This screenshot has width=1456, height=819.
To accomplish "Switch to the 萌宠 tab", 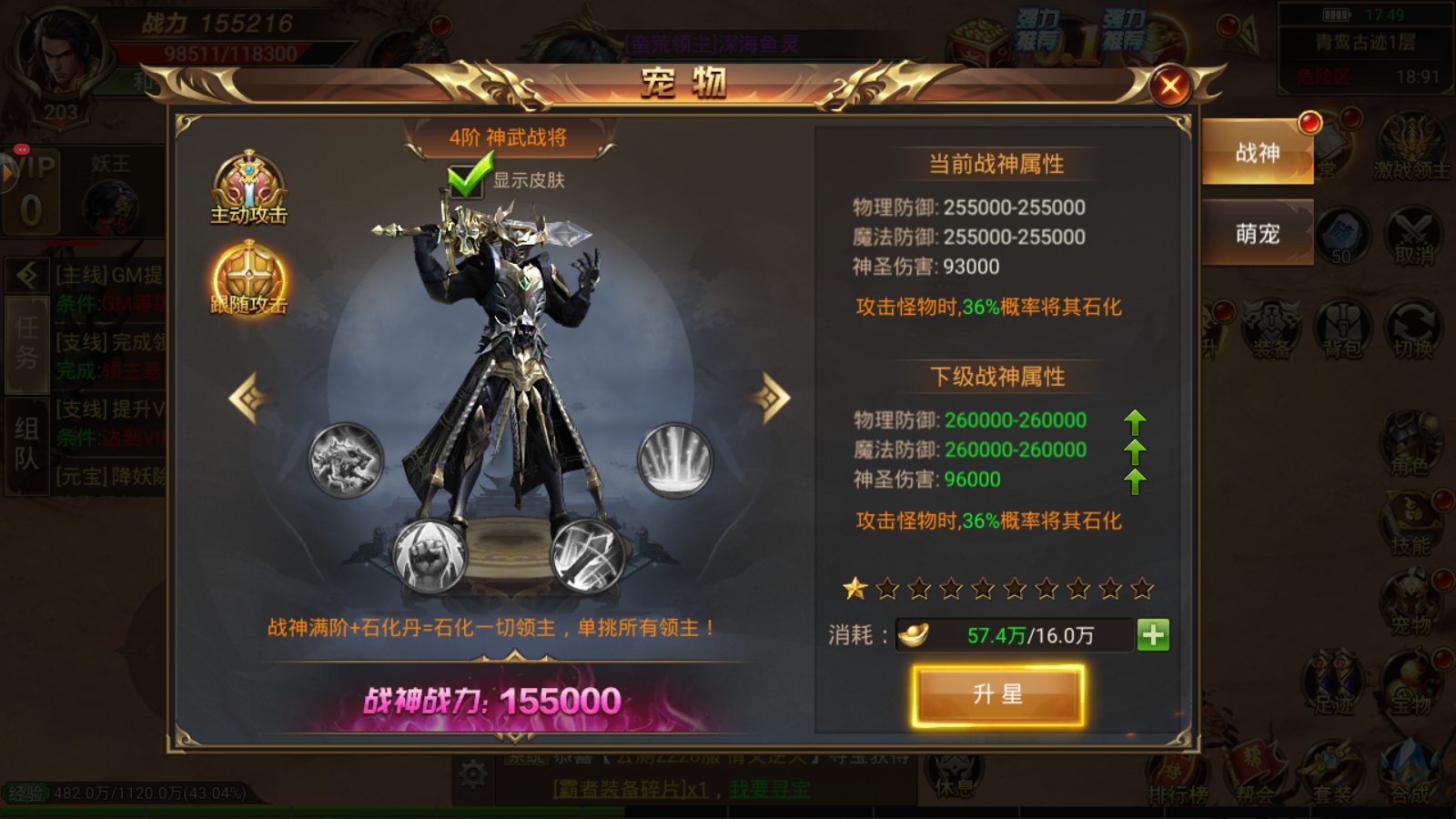I will [x=1259, y=234].
